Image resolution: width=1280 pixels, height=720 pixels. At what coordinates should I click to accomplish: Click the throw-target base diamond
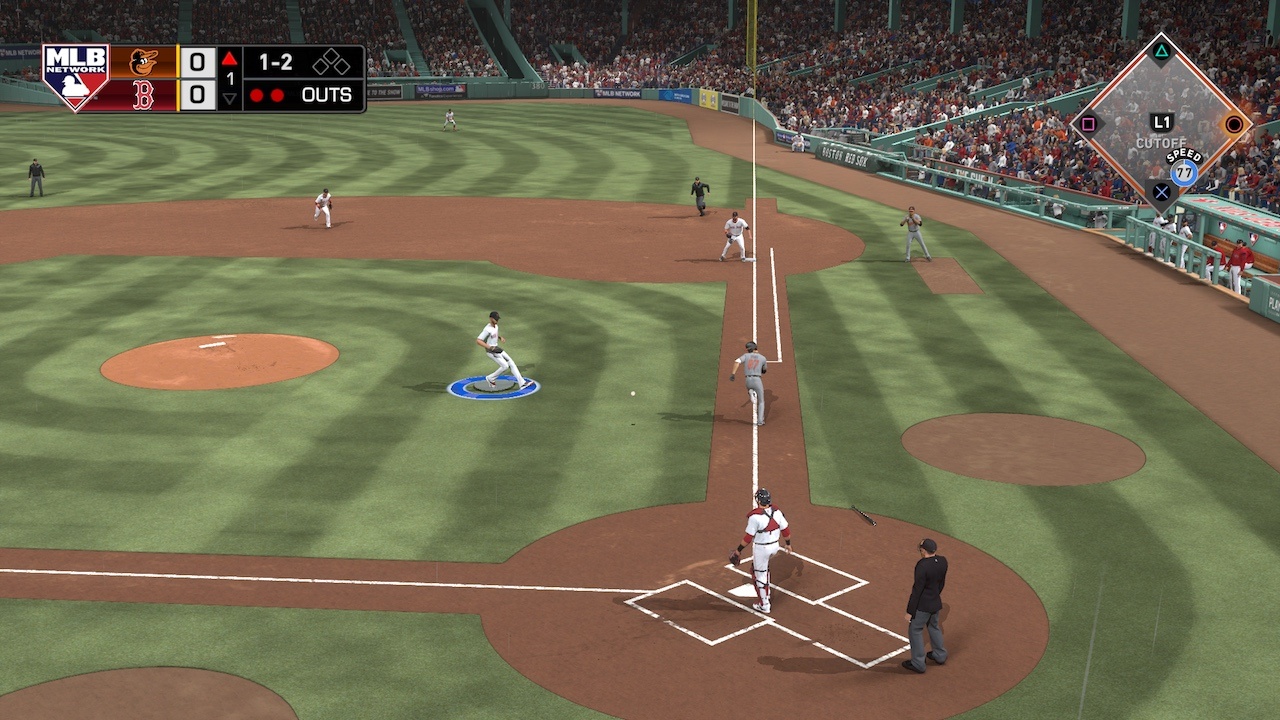coord(1161,124)
